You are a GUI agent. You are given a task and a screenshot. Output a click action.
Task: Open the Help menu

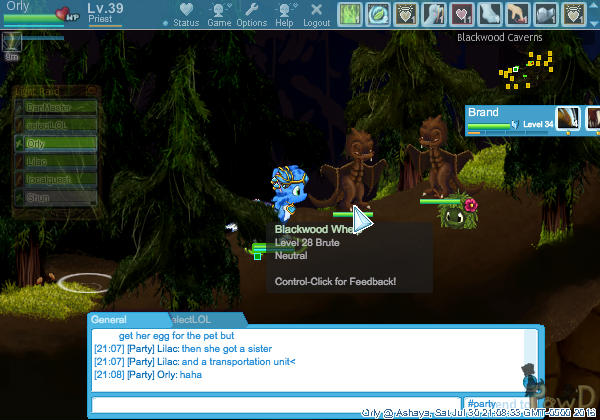(284, 15)
